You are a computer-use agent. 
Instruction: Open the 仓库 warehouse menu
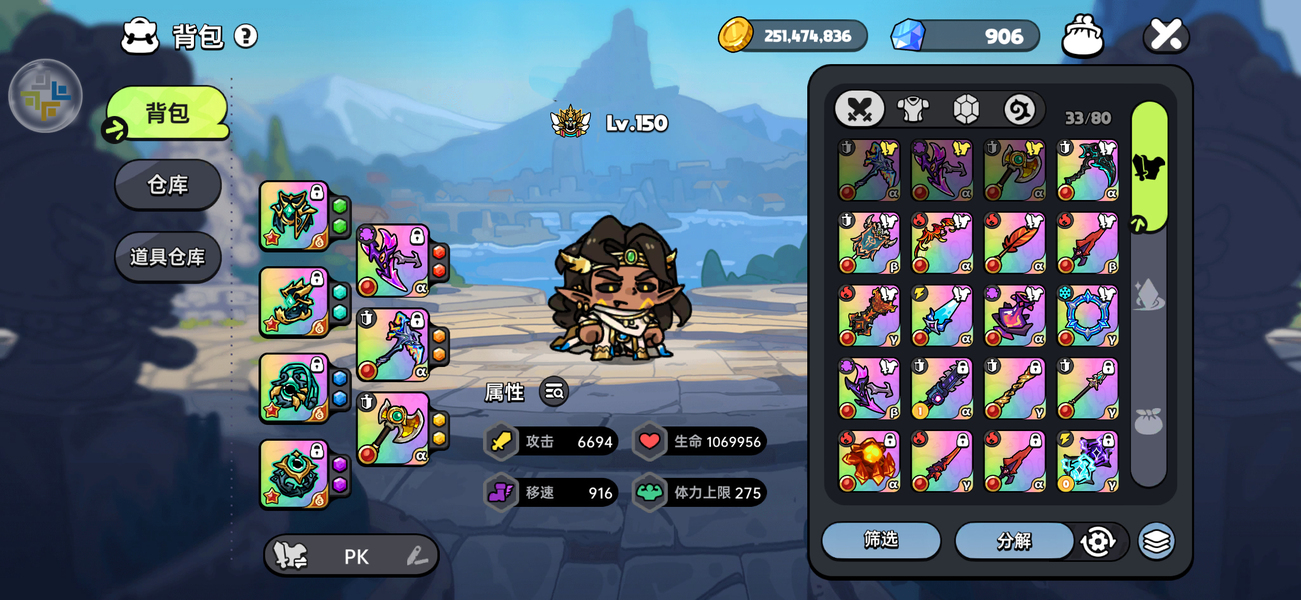tap(168, 185)
